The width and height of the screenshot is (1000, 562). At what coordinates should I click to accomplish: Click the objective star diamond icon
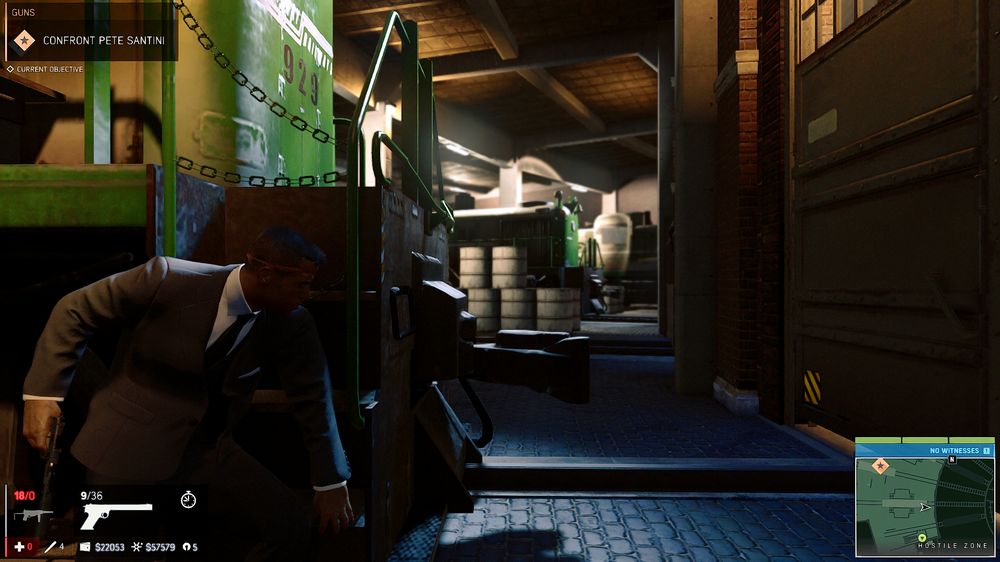[x=23, y=41]
